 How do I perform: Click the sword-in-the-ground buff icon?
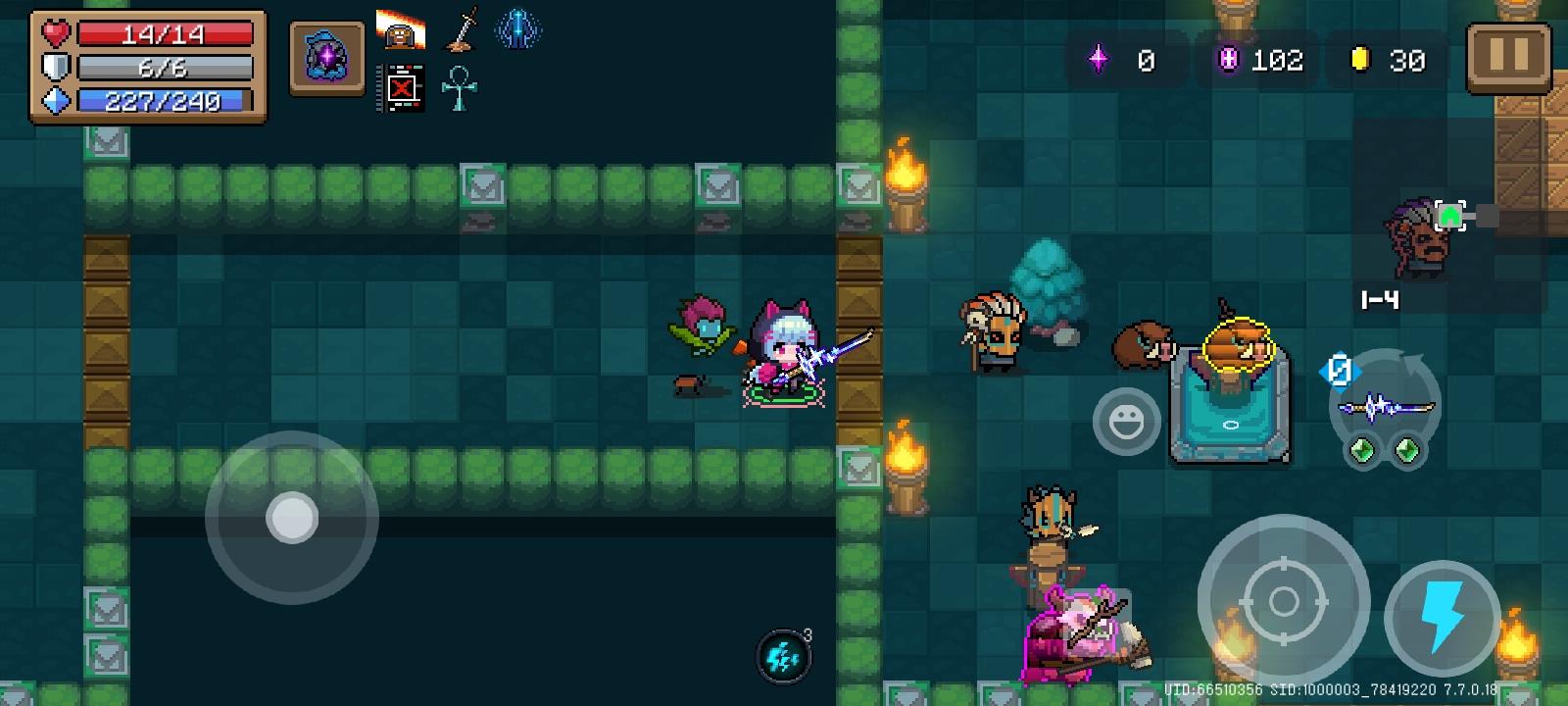[461, 29]
